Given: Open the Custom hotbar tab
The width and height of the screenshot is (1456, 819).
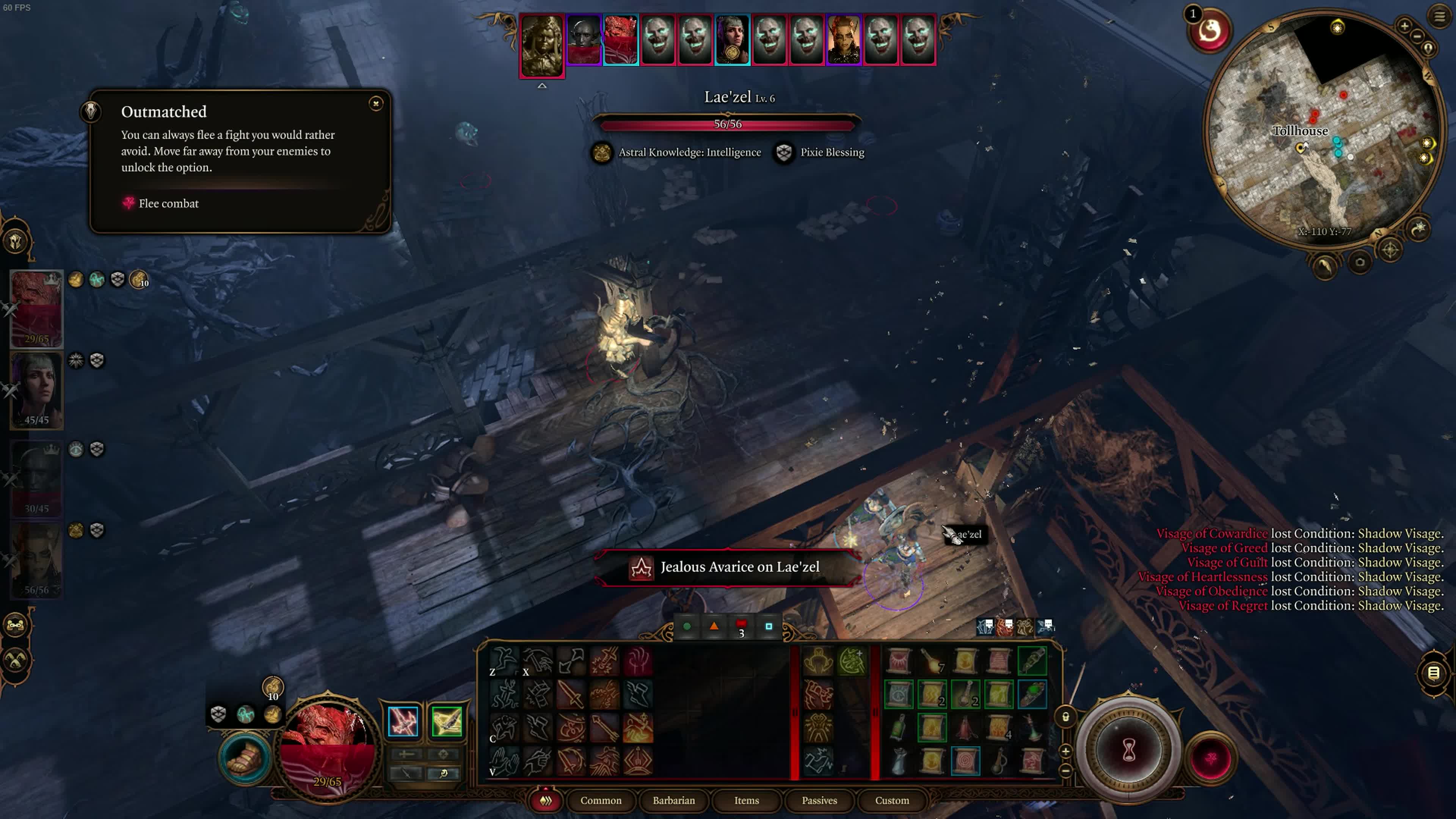Looking at the screenshot, I should (892, 800).
